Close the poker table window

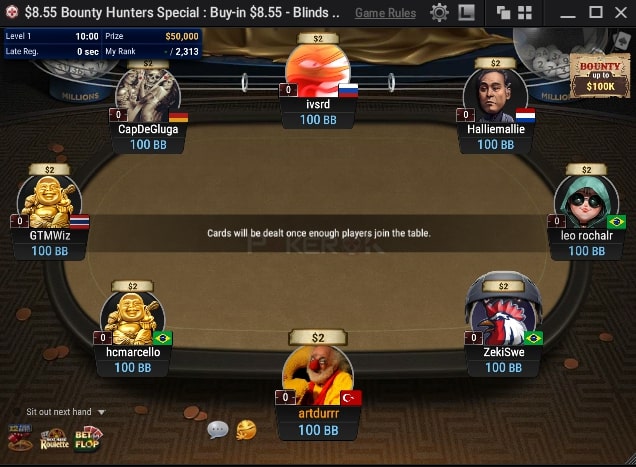[x=620, y=13]
